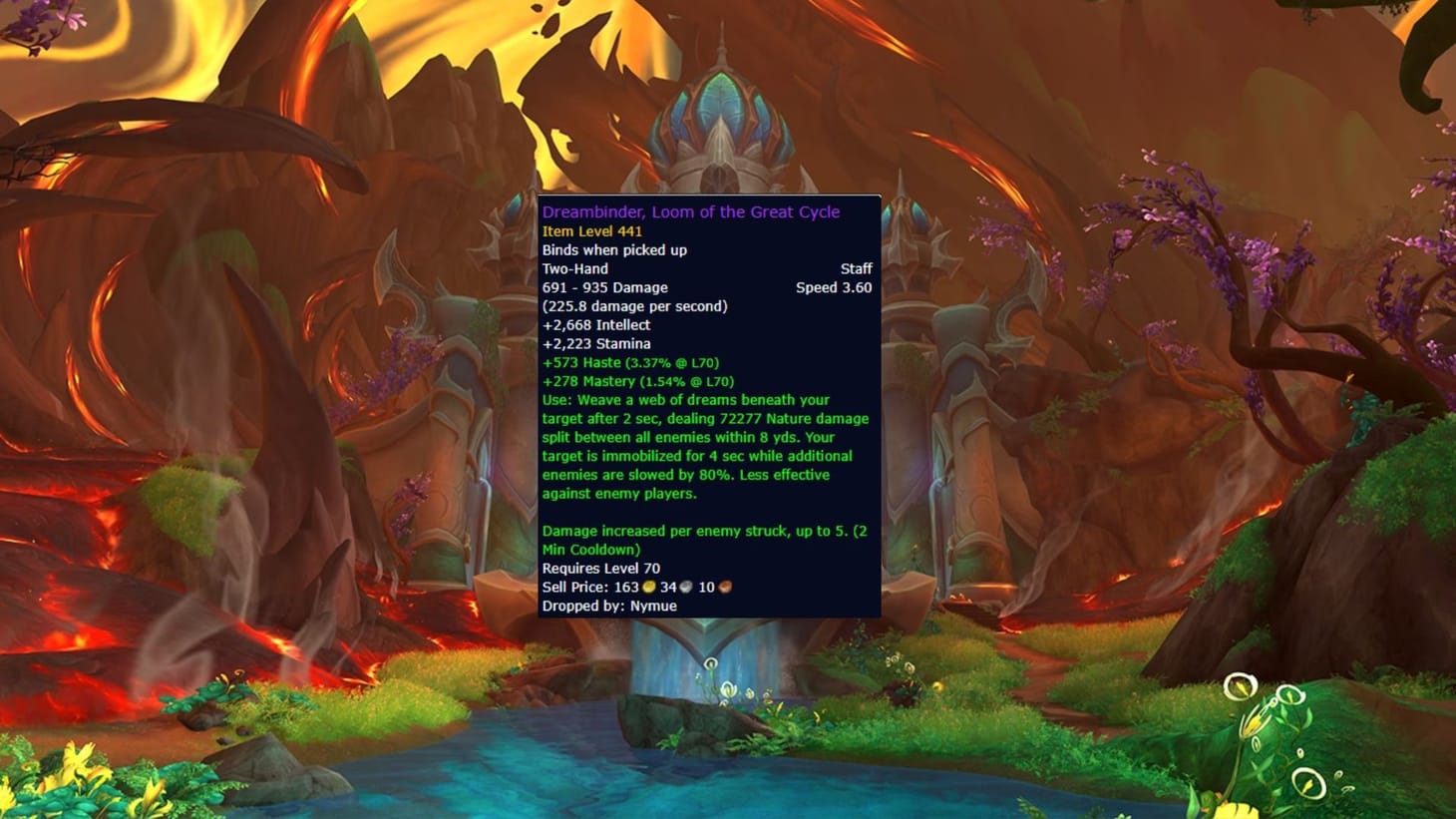Screen dimensions: 1456x819
Task: Click the damage per second value
Action: [634, 305]
